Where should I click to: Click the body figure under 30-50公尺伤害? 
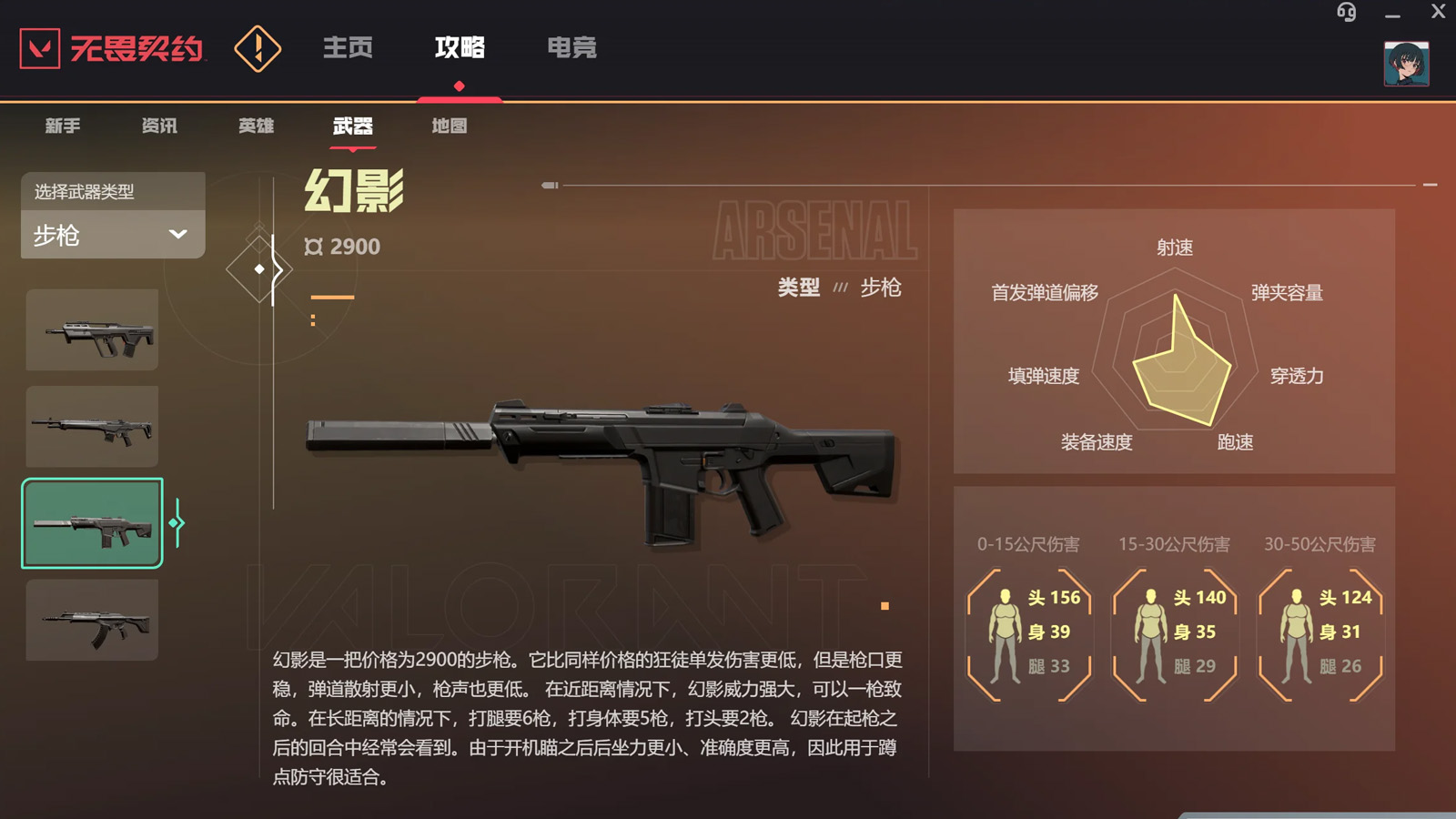click(1296, 632)
